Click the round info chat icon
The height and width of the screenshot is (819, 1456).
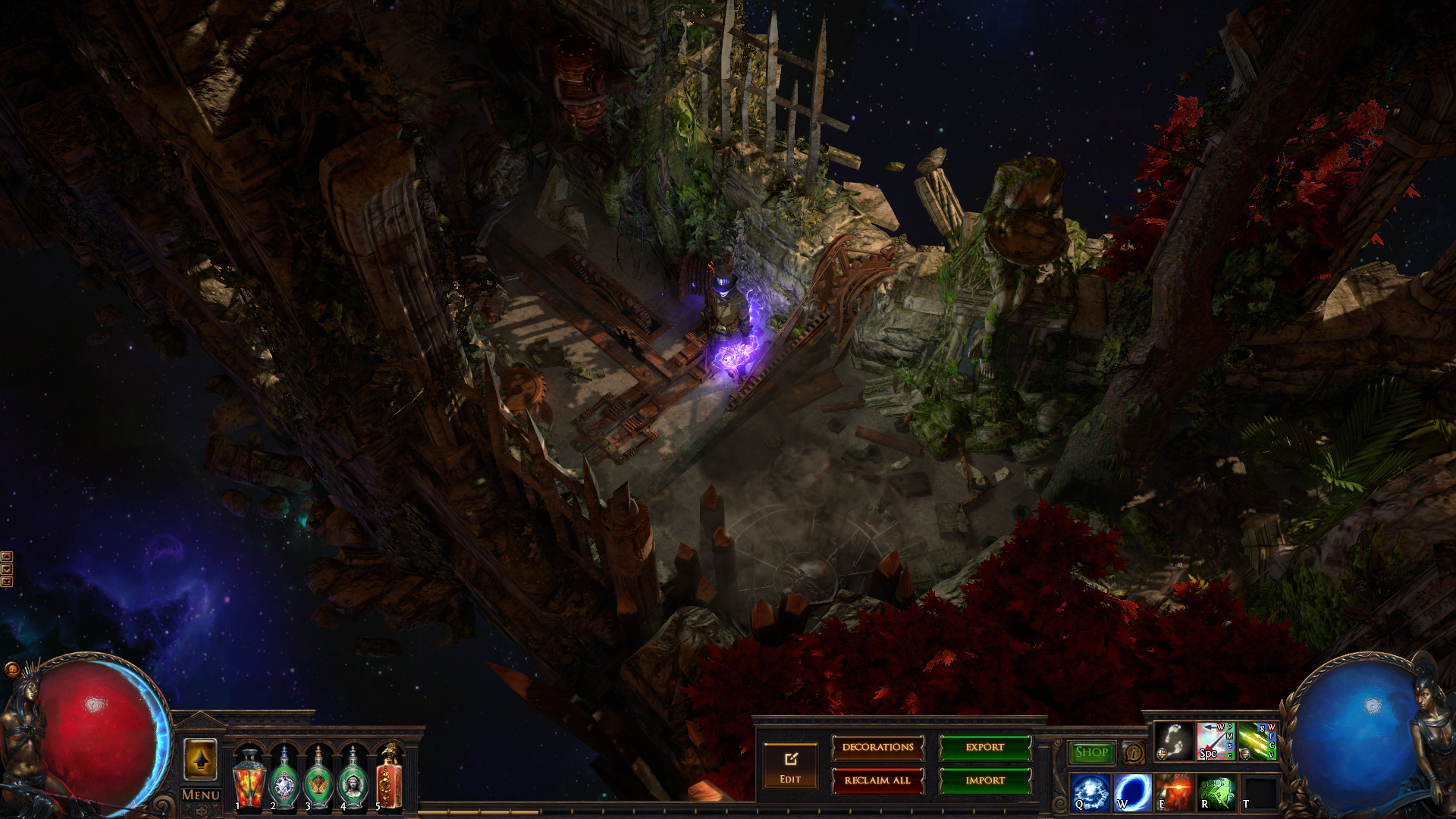coord(1134,752)
